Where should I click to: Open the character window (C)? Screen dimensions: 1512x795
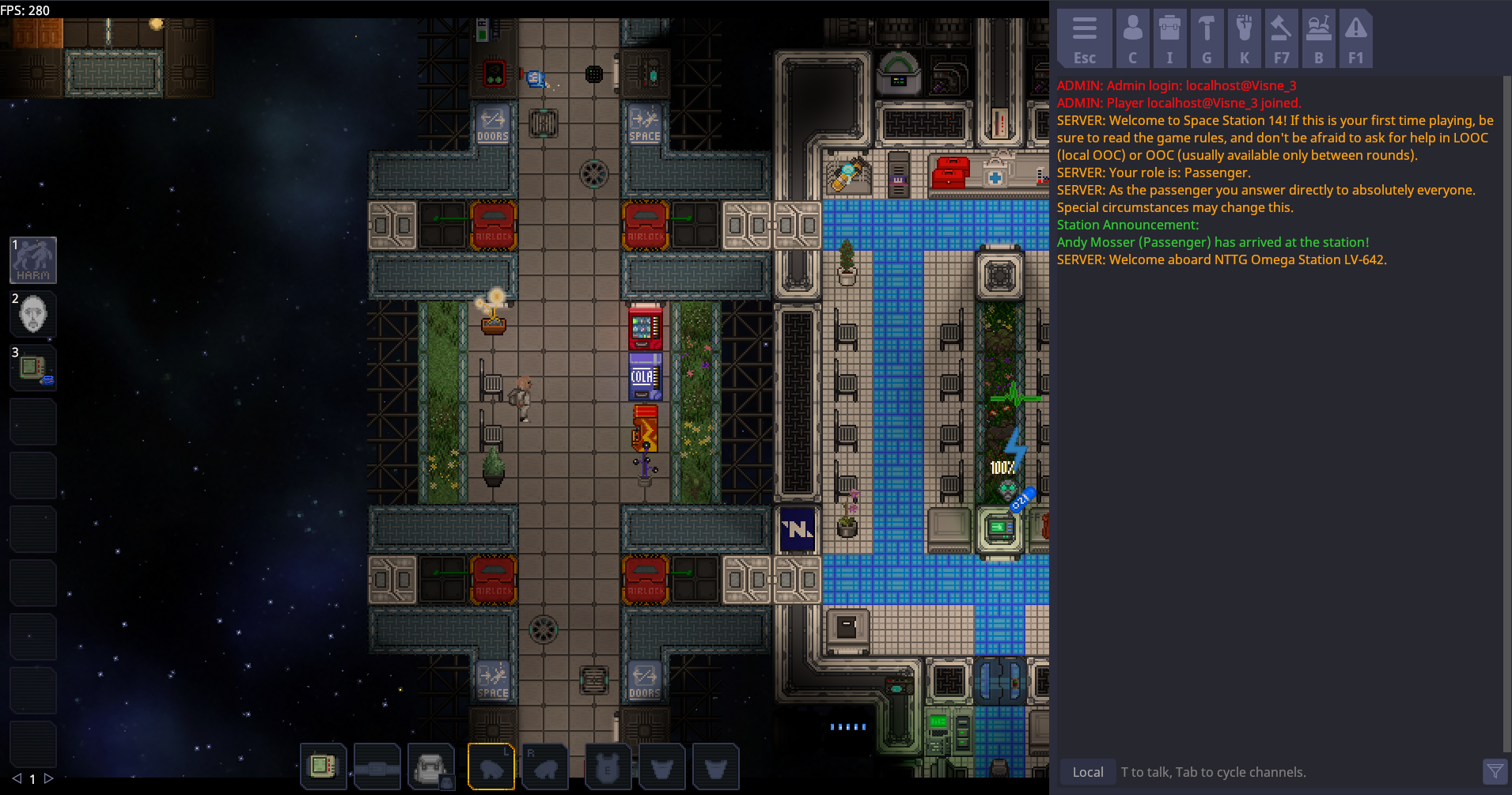pyautogui.click(x=1133, y=36)
